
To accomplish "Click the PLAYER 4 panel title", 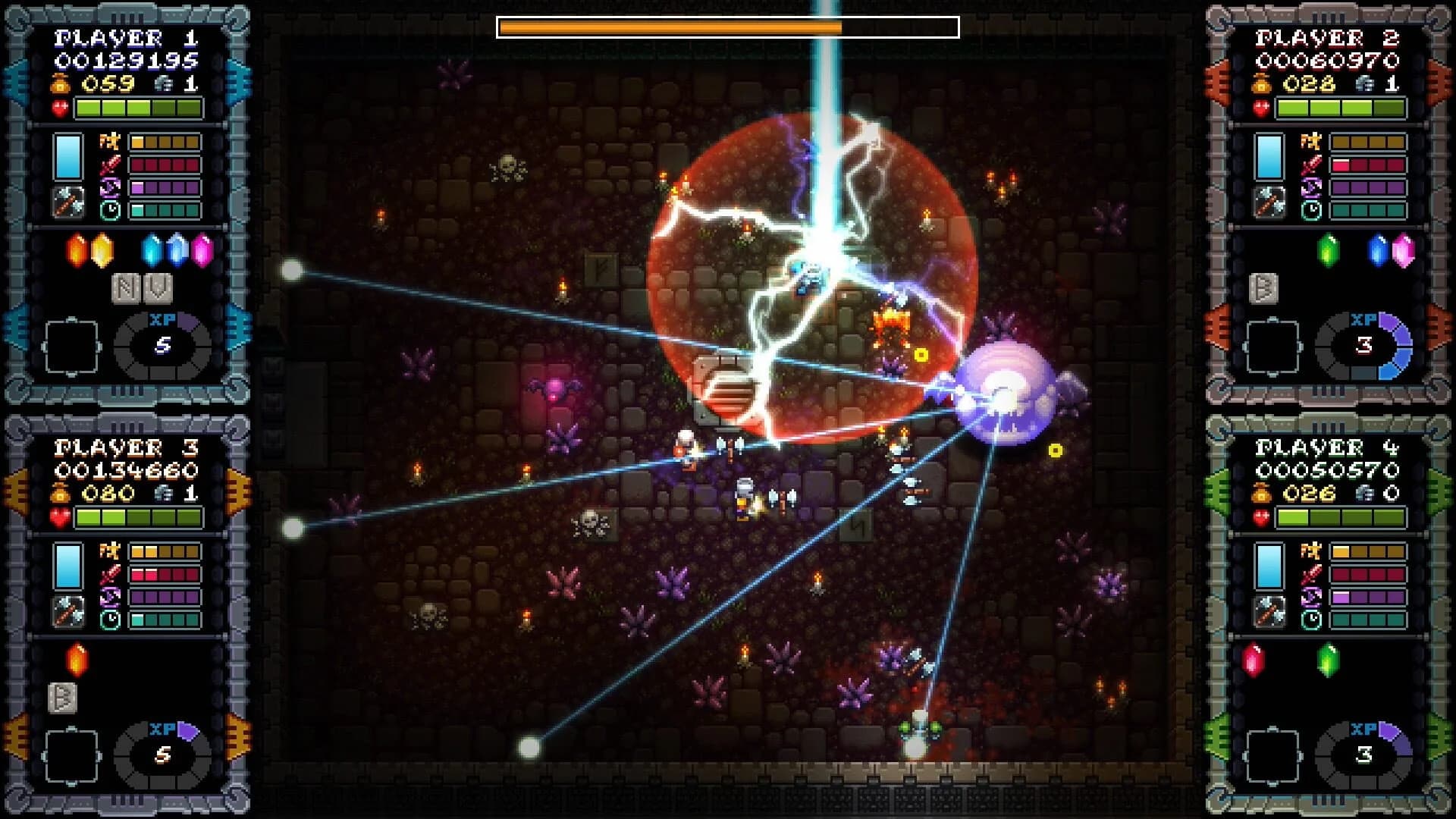I will point(1327,449).
